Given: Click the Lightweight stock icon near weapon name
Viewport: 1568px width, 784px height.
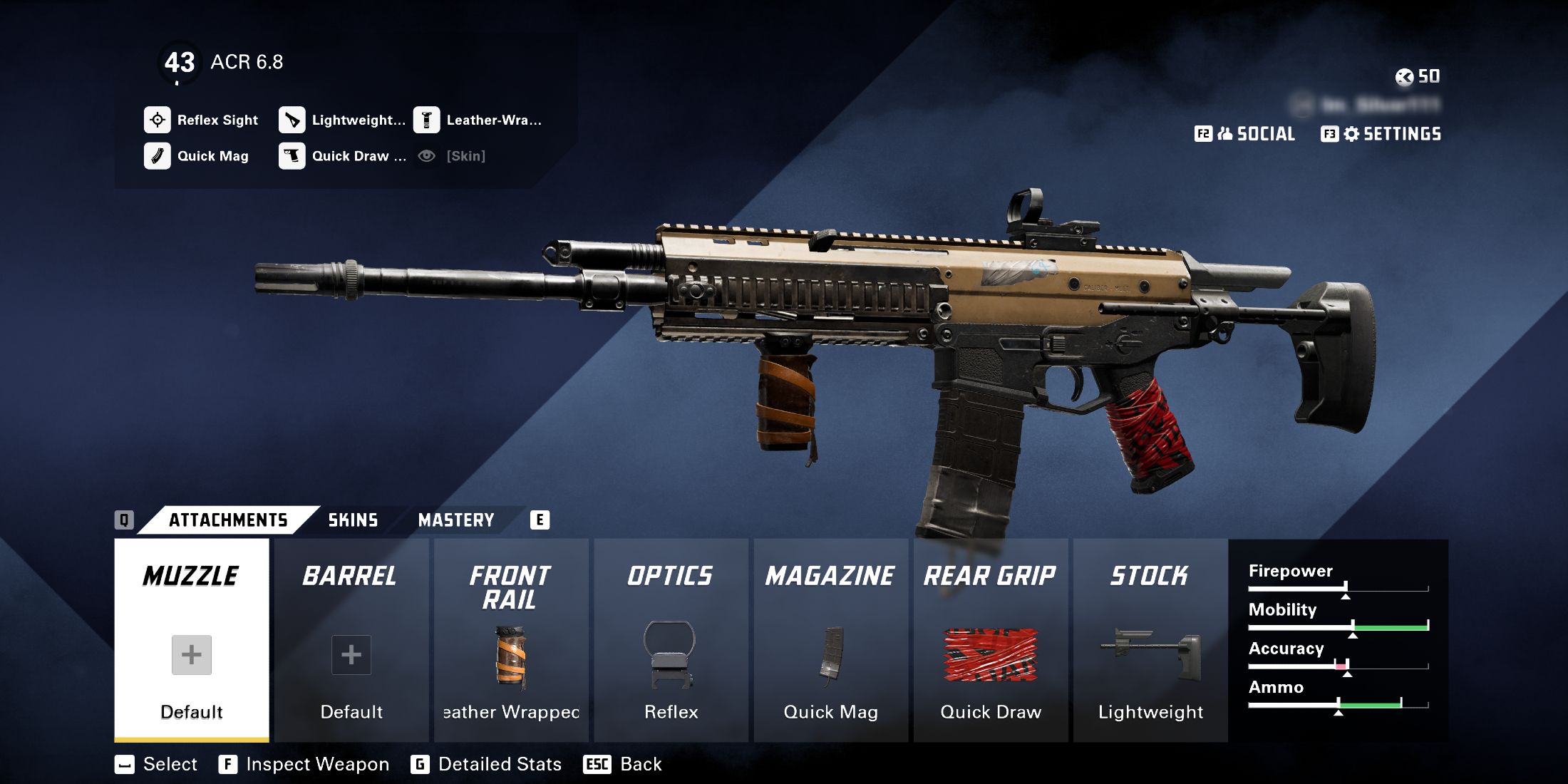Looking at the screenshot, I should [x=292, y=120].
